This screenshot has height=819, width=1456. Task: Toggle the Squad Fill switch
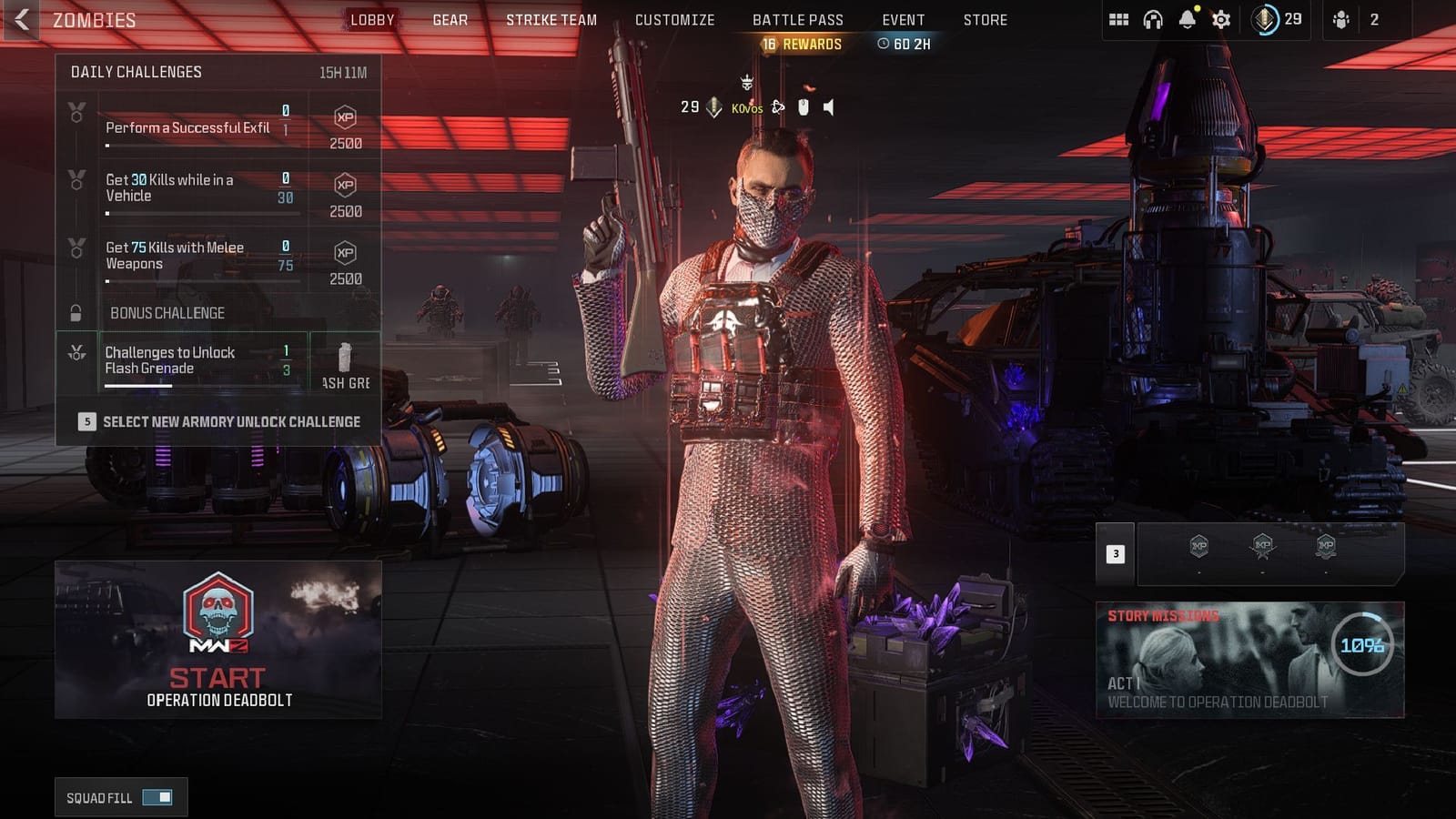point(157,796)
